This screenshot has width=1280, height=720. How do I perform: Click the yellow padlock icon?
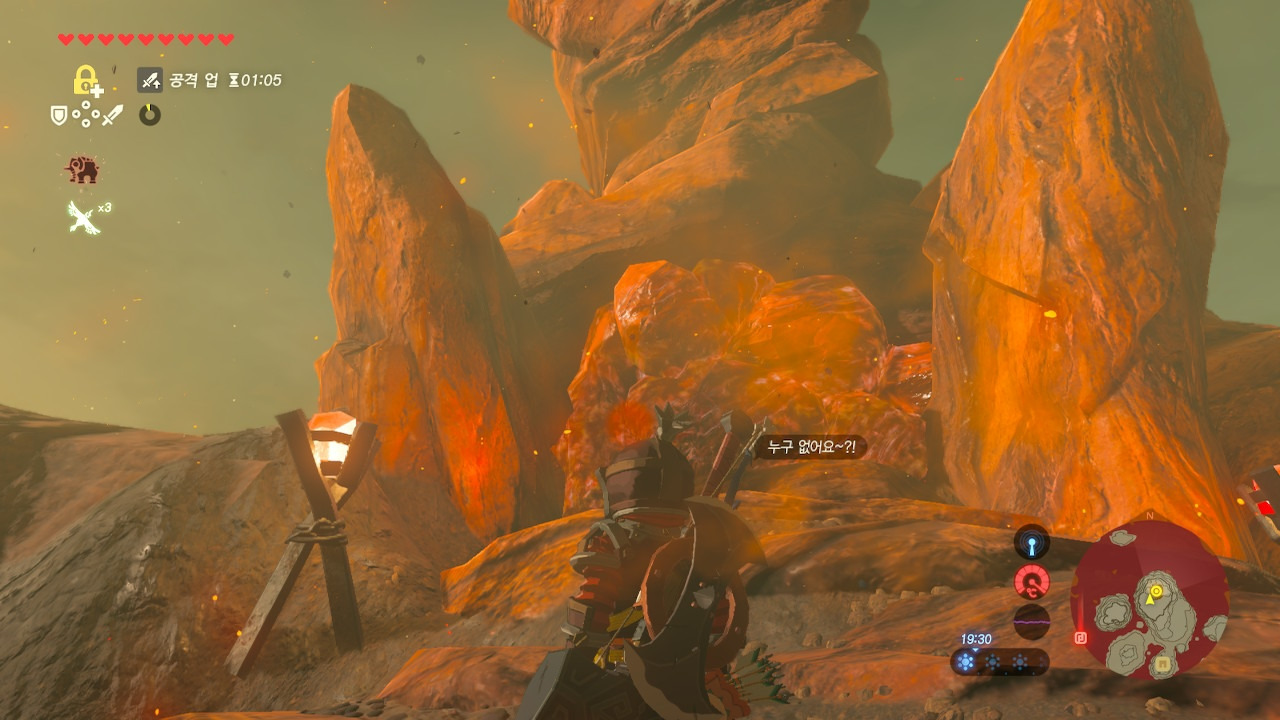pos(87,80)
